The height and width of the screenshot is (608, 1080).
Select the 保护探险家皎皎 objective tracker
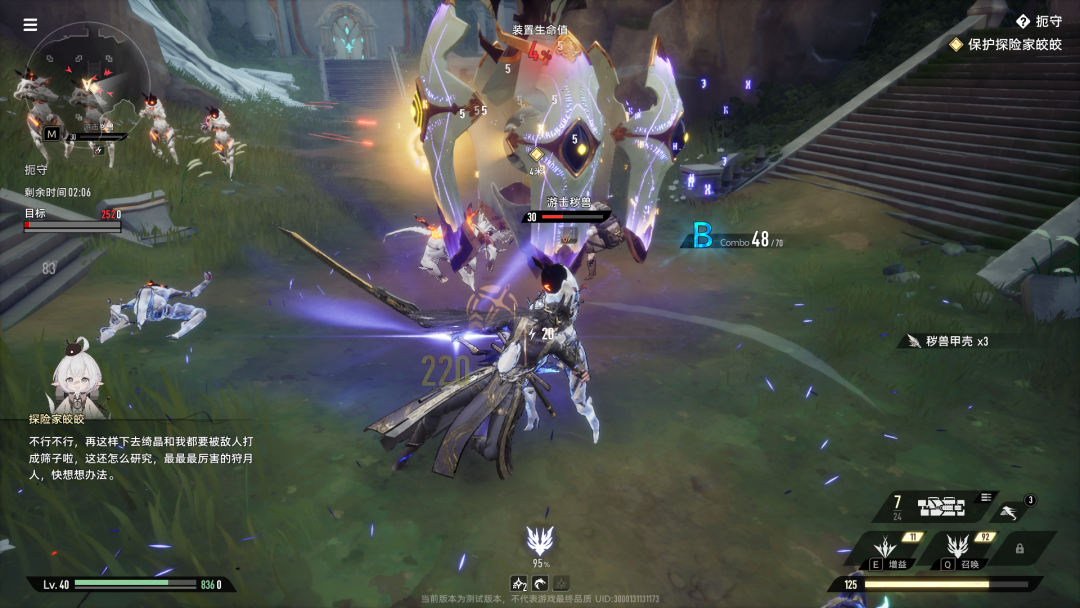[x=1006, y=45]
